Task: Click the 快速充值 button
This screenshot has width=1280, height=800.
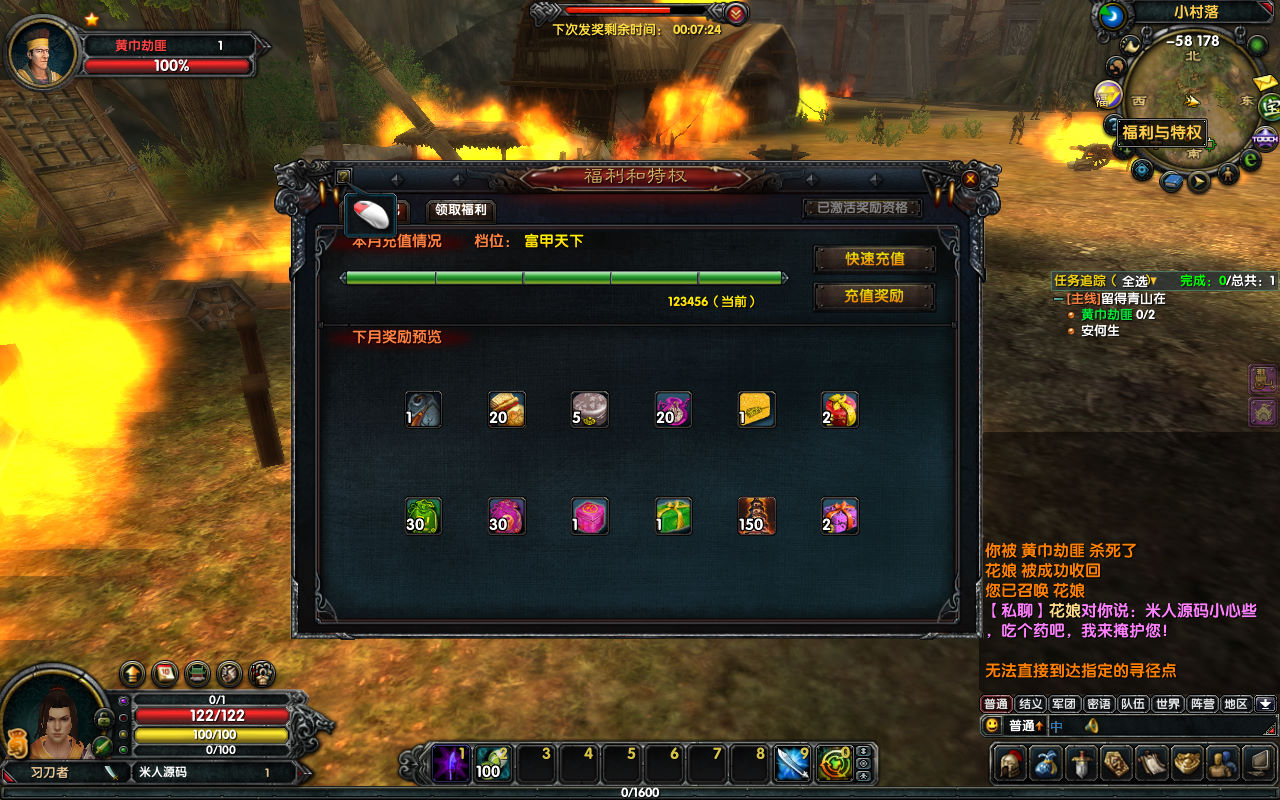Action: point(875,259)
